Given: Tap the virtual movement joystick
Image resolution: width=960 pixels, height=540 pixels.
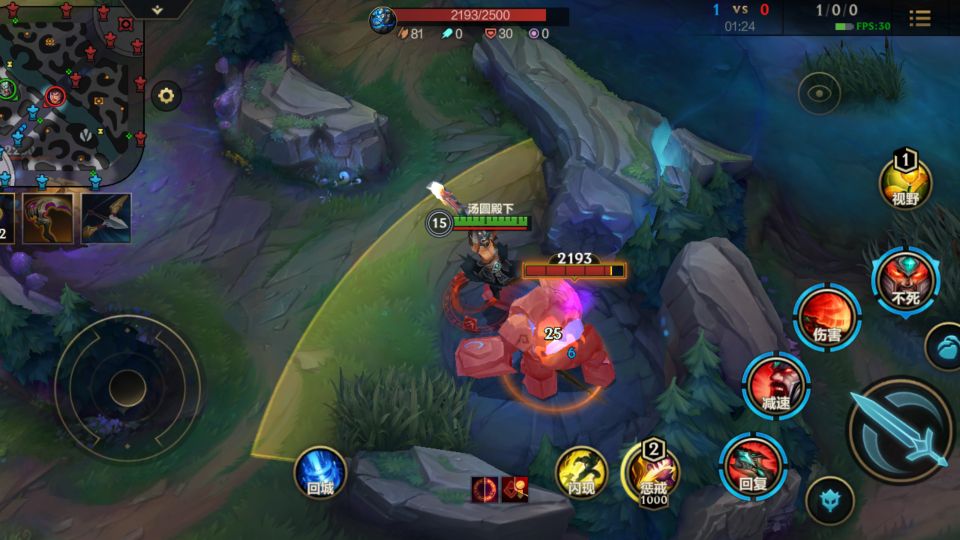Looking at the screenshot, I should (x=127, y=387).
